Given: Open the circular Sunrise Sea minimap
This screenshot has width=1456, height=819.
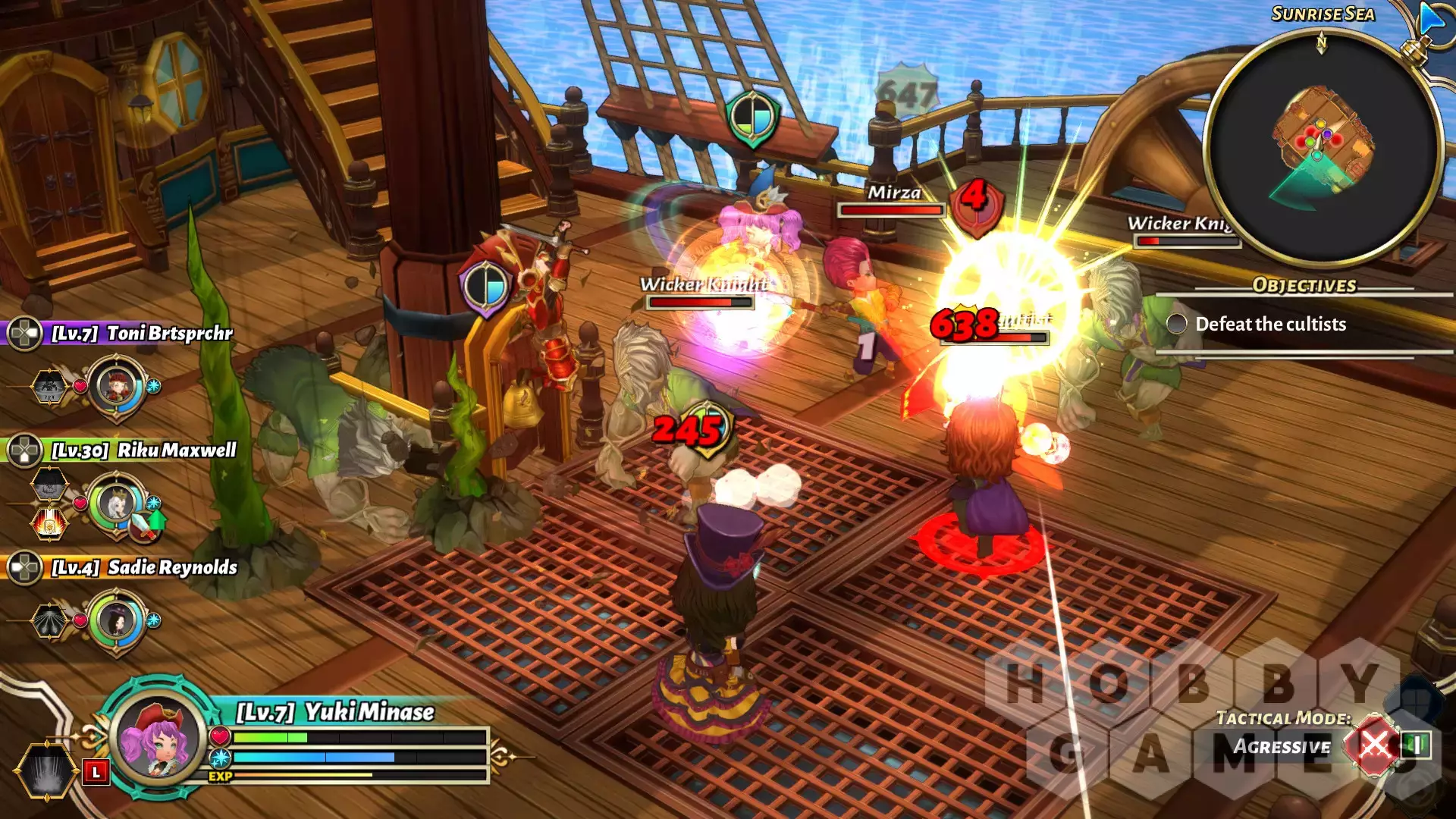Looking at the screenshot, I should (x=1322, y=146).
